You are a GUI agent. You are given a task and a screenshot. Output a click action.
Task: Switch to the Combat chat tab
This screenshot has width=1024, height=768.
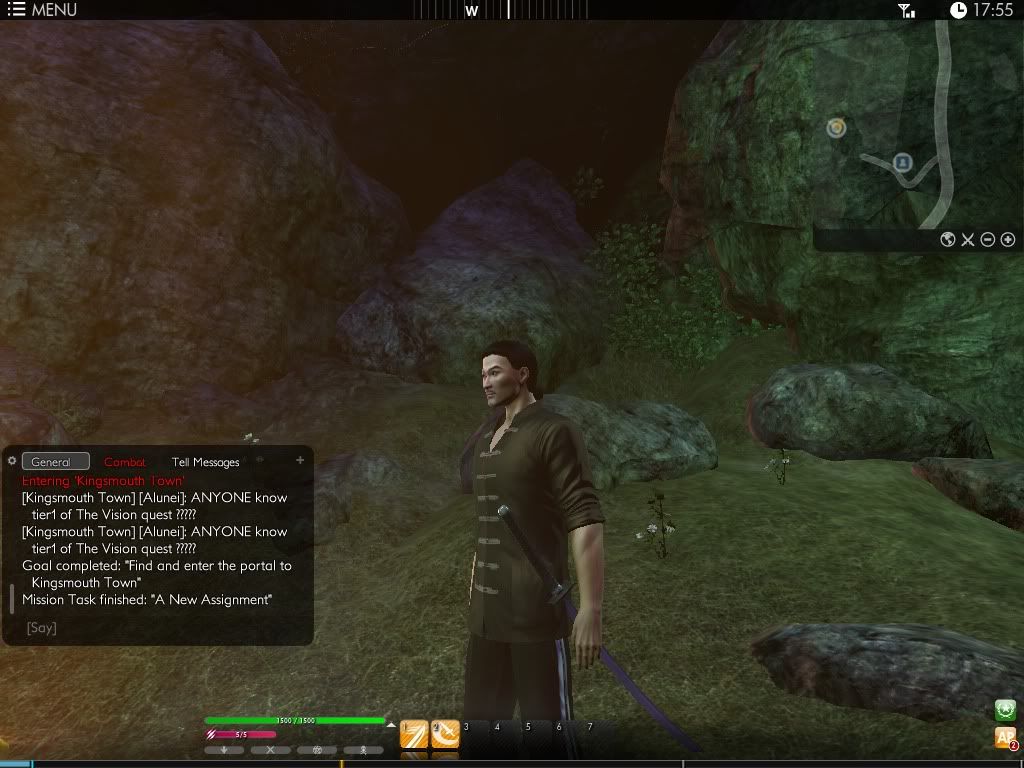(125, 462)
